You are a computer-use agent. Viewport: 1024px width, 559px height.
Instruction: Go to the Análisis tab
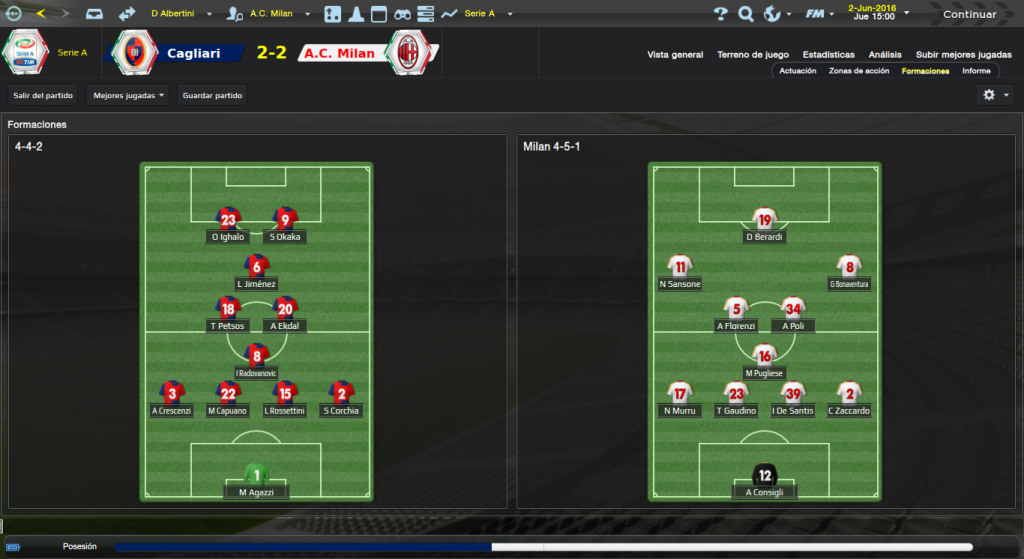(x=885, y=55)
